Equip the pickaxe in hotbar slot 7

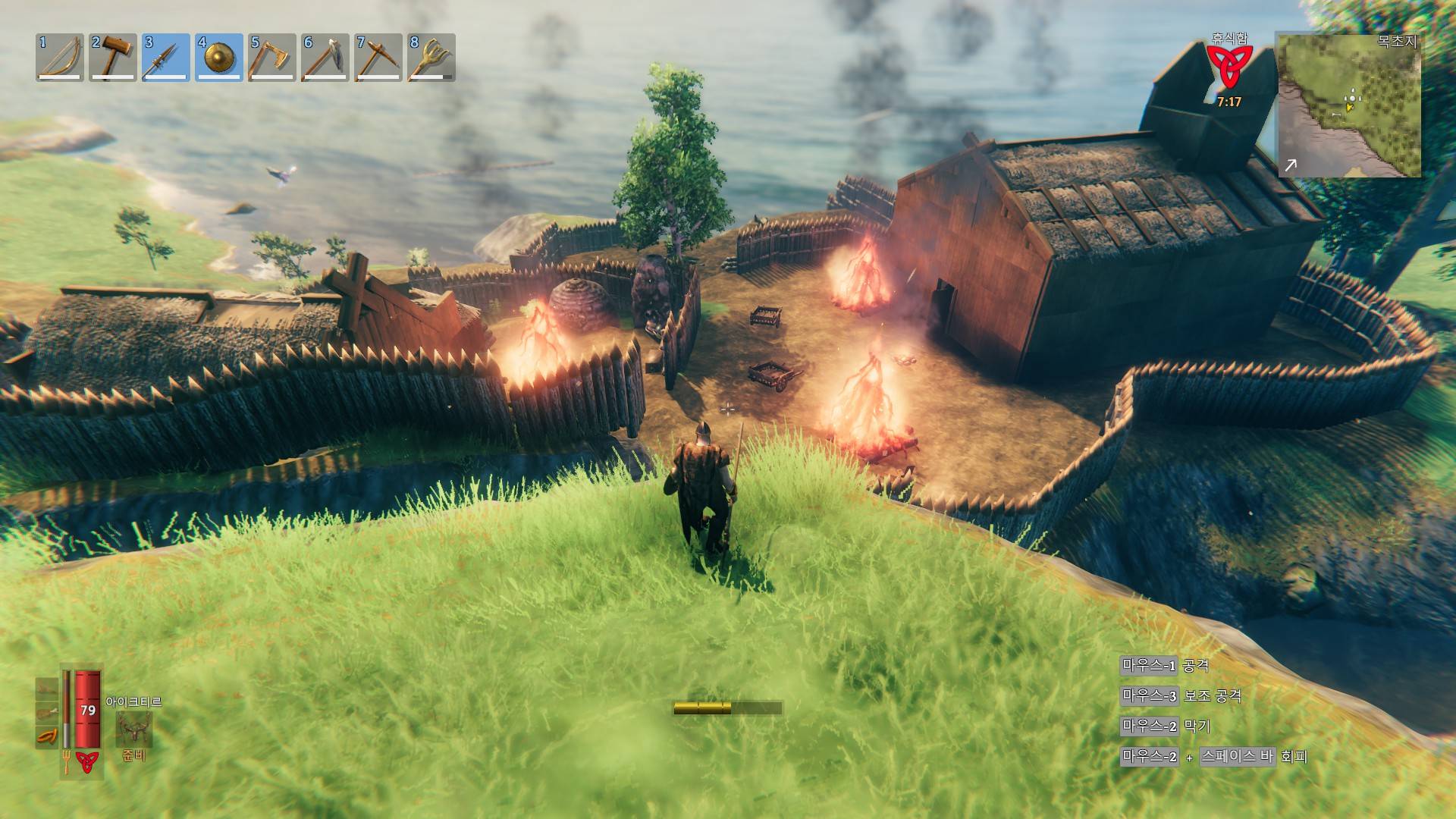coord(378,57)
